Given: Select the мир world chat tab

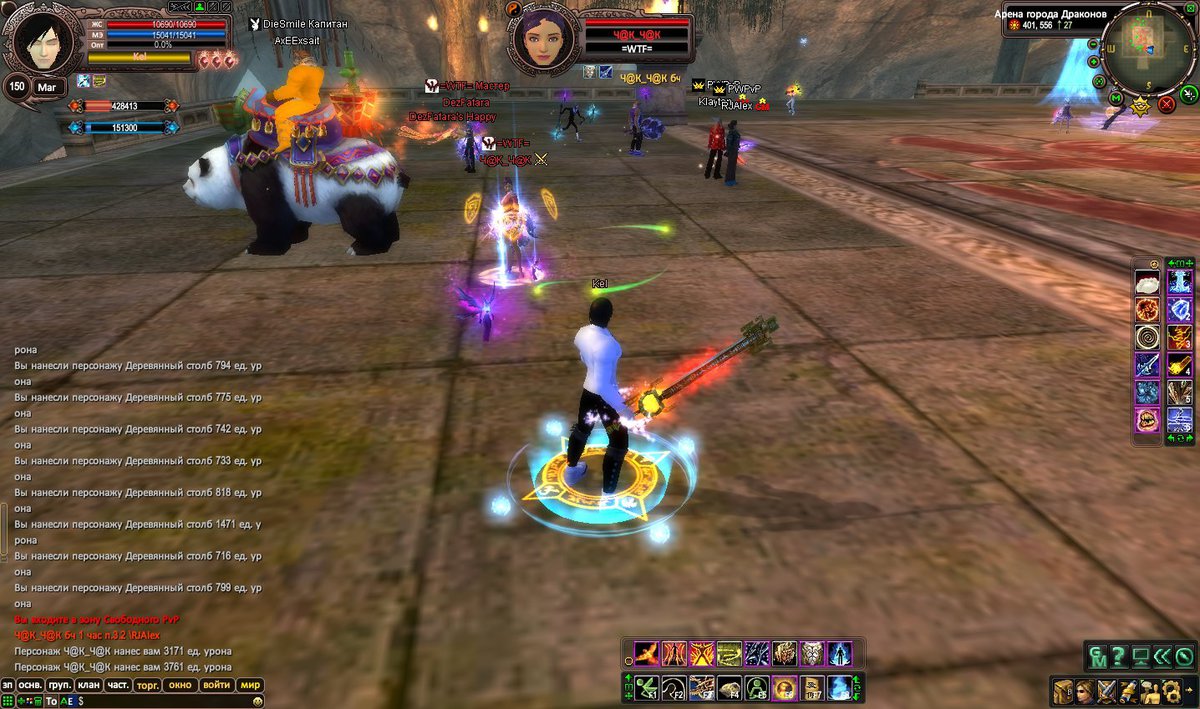Looking at the screenshot, I should [249, 685].
